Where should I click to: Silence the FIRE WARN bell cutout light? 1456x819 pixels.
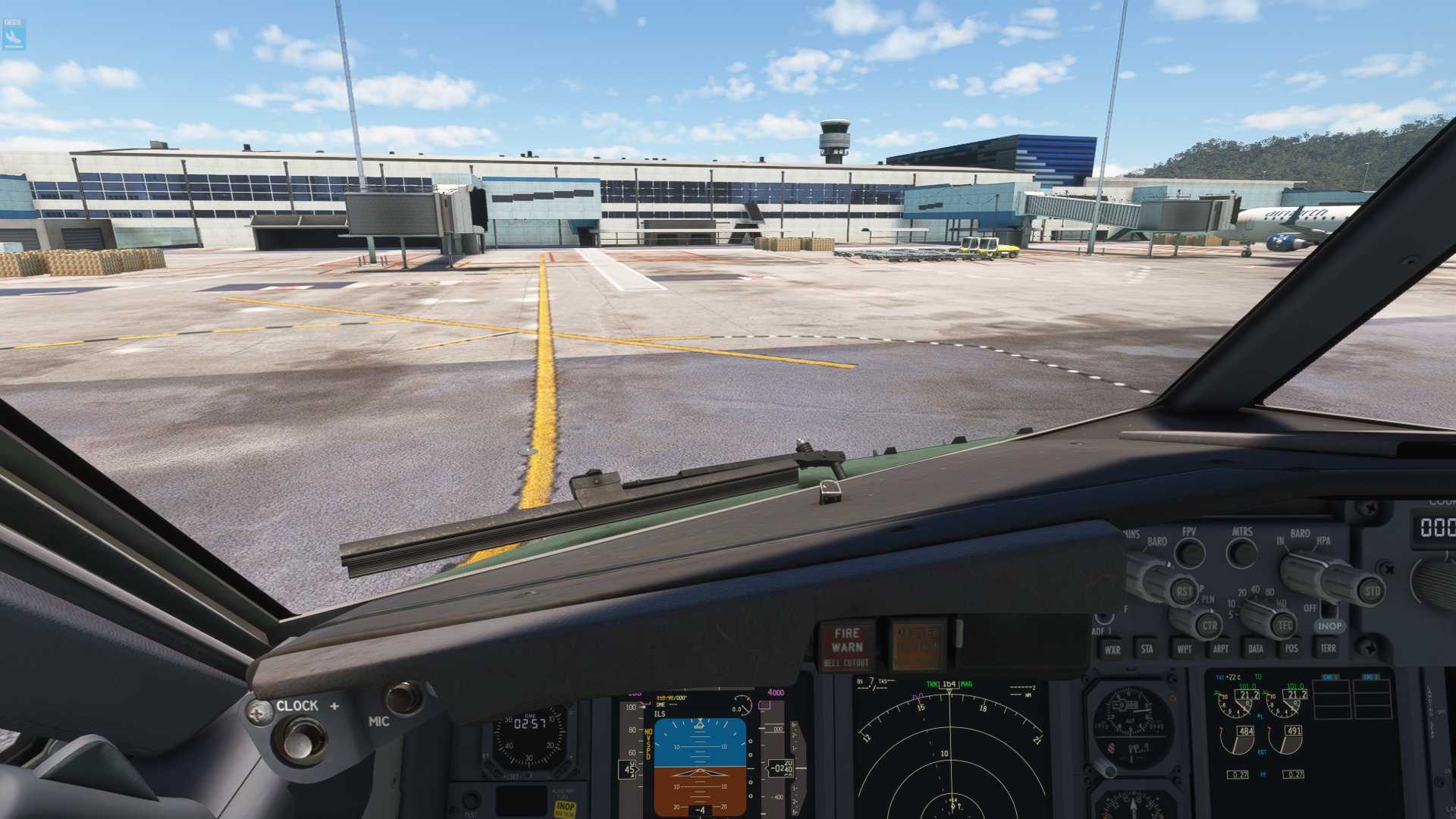coord(846,646)
